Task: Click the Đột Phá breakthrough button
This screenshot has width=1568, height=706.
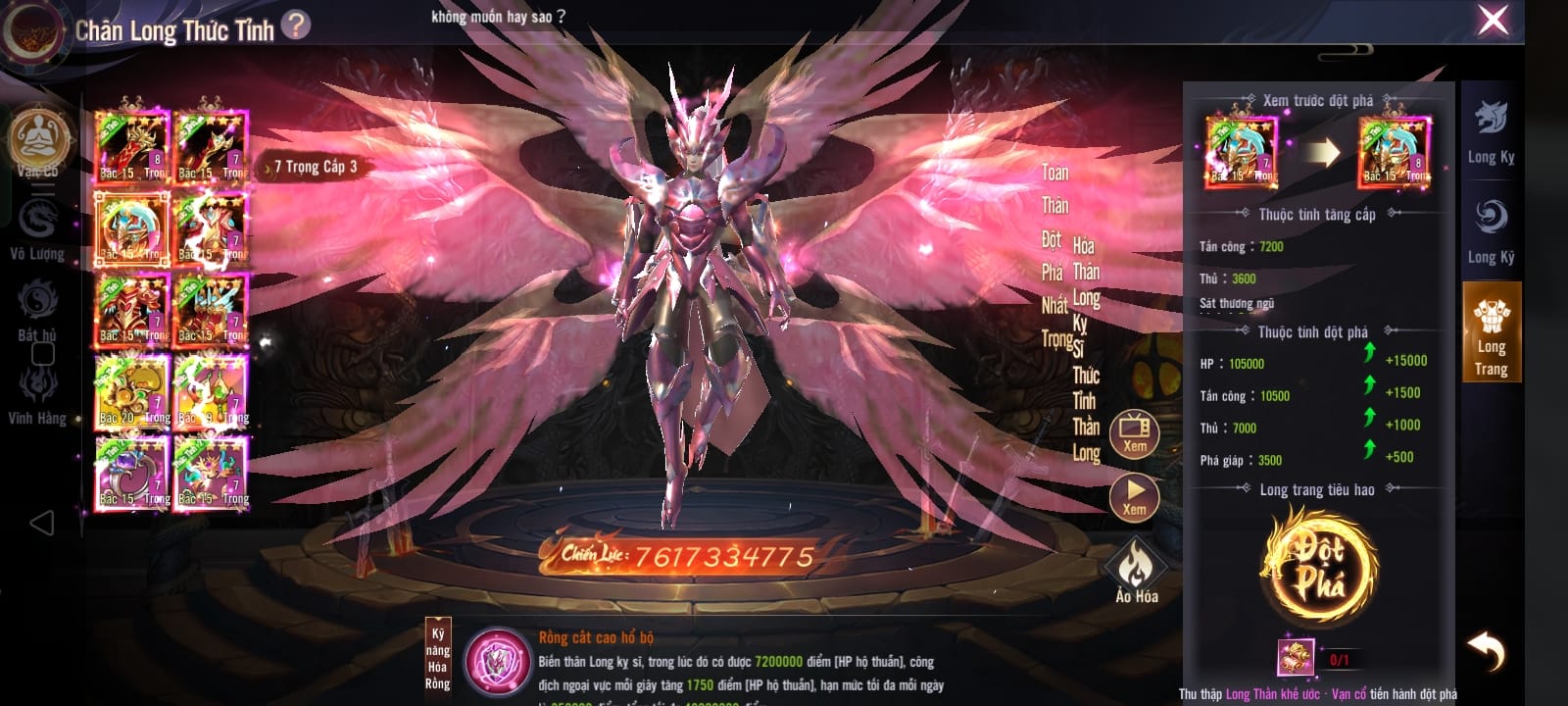Action: point(1318,567)
